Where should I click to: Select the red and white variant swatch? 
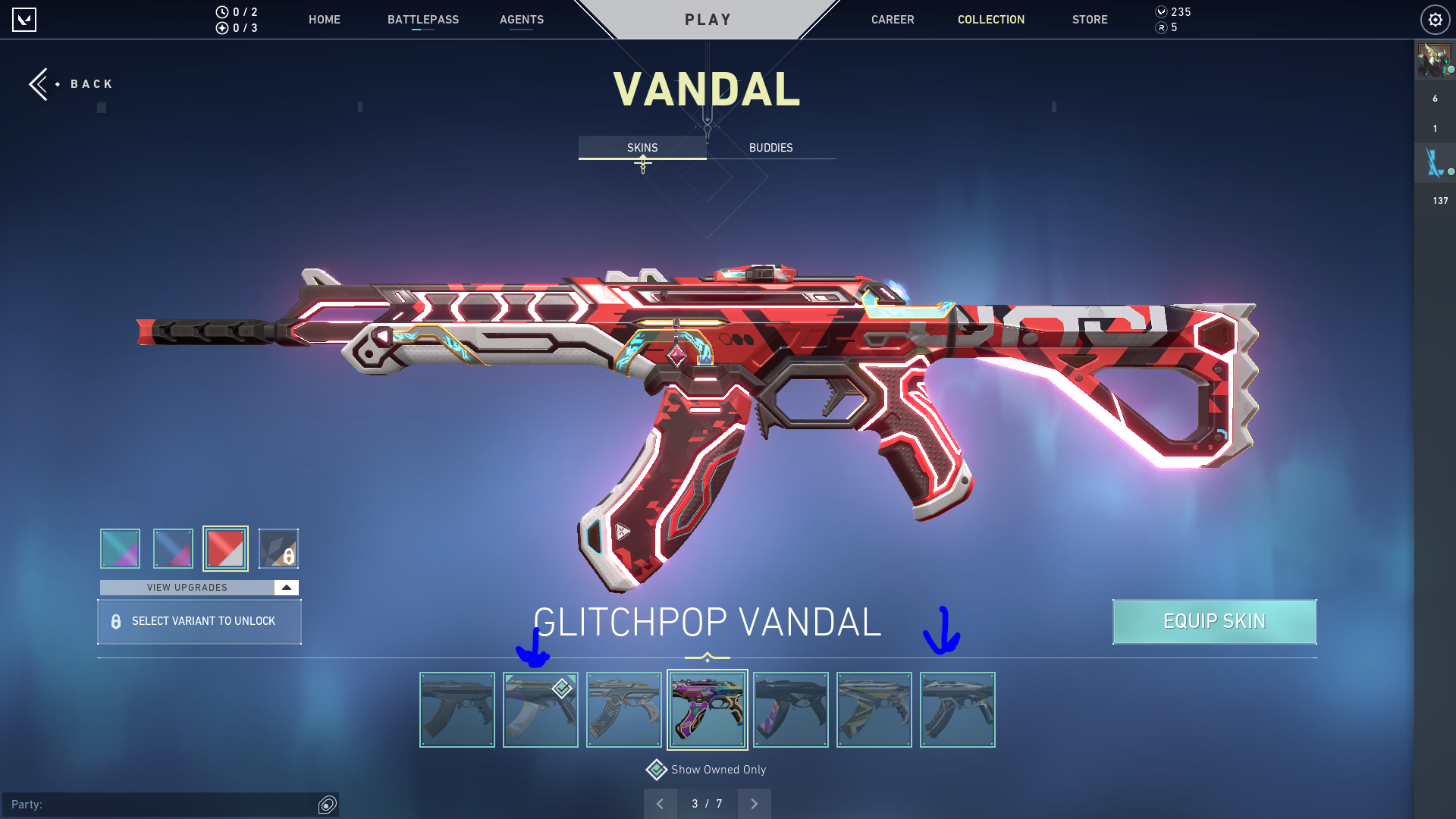(226, 548)
